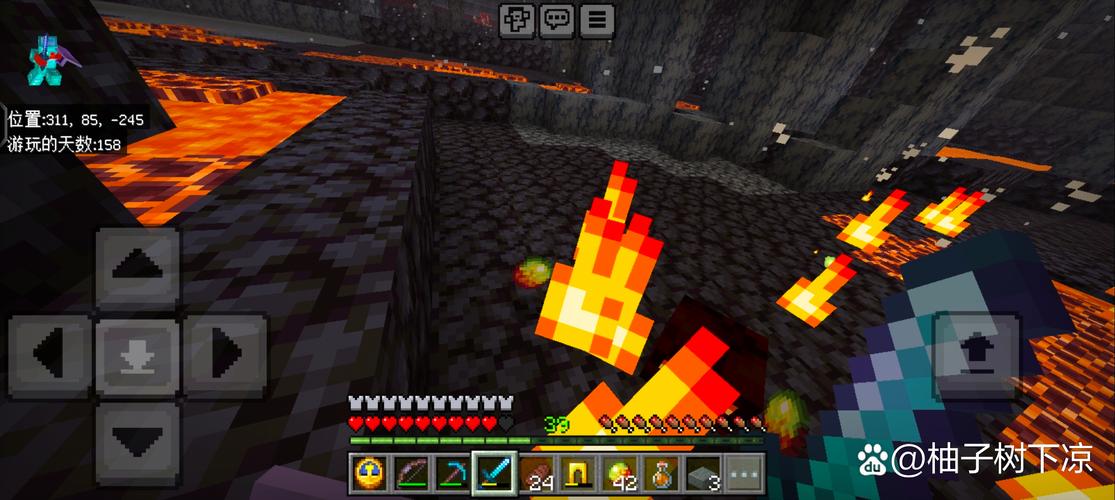Select the golden leggings hotbar slot
Image resolution: width=1115 pixels, height=500 pixels.
click(x=578, y=472)
